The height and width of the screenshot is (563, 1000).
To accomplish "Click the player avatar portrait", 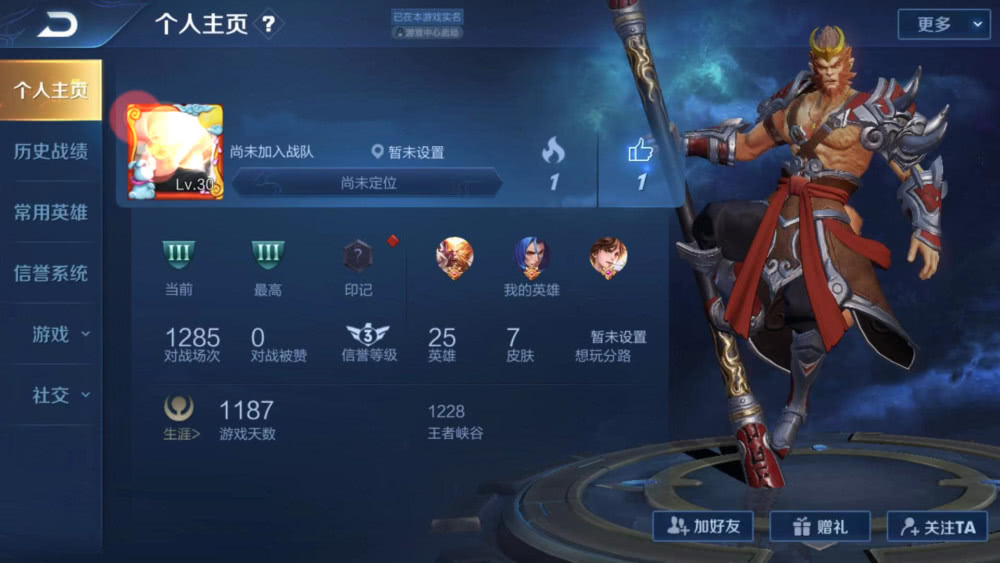I will (175, 152).
